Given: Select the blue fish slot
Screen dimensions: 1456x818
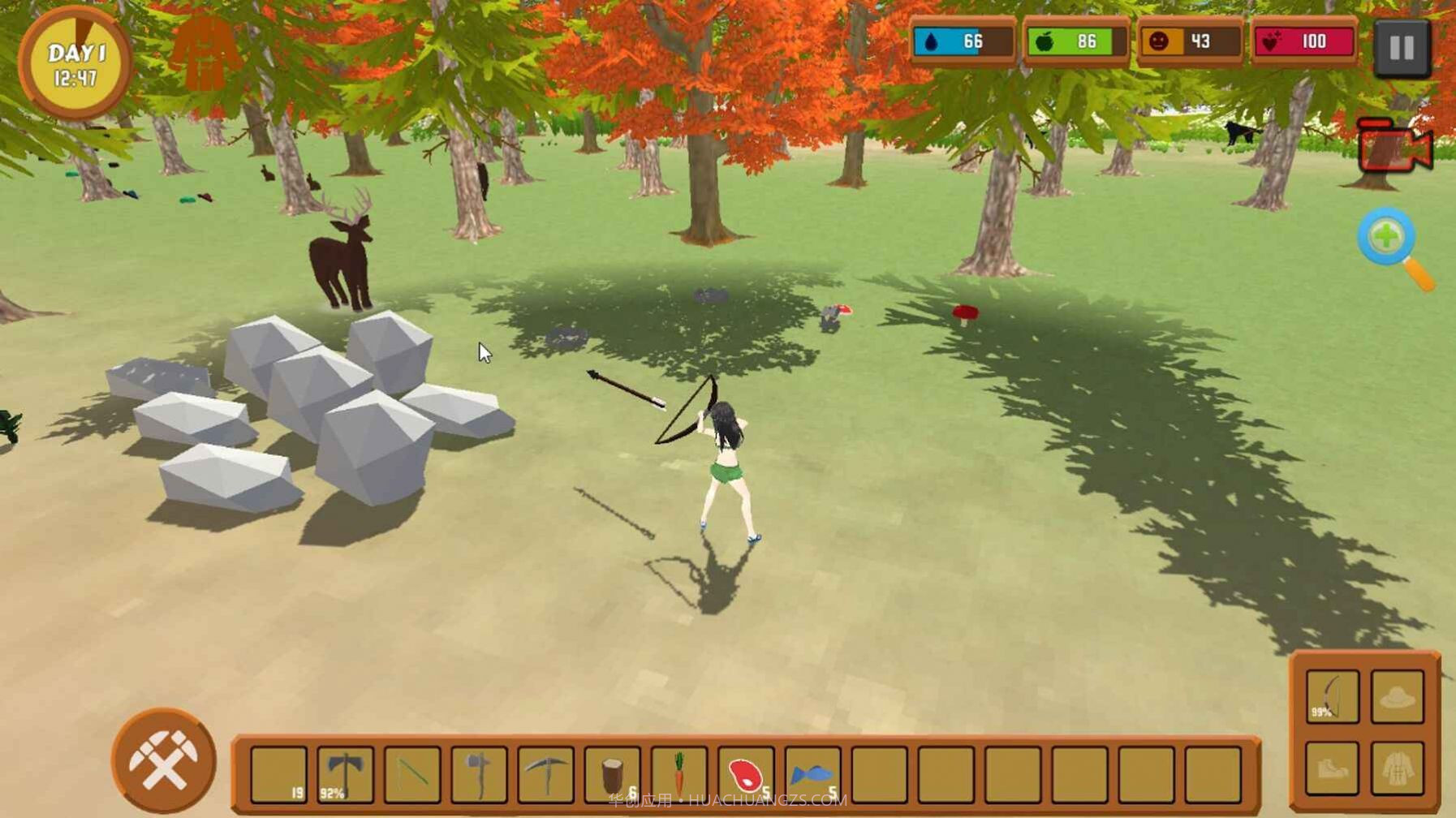Looking at the screenshot, I should tap(812, 773).
